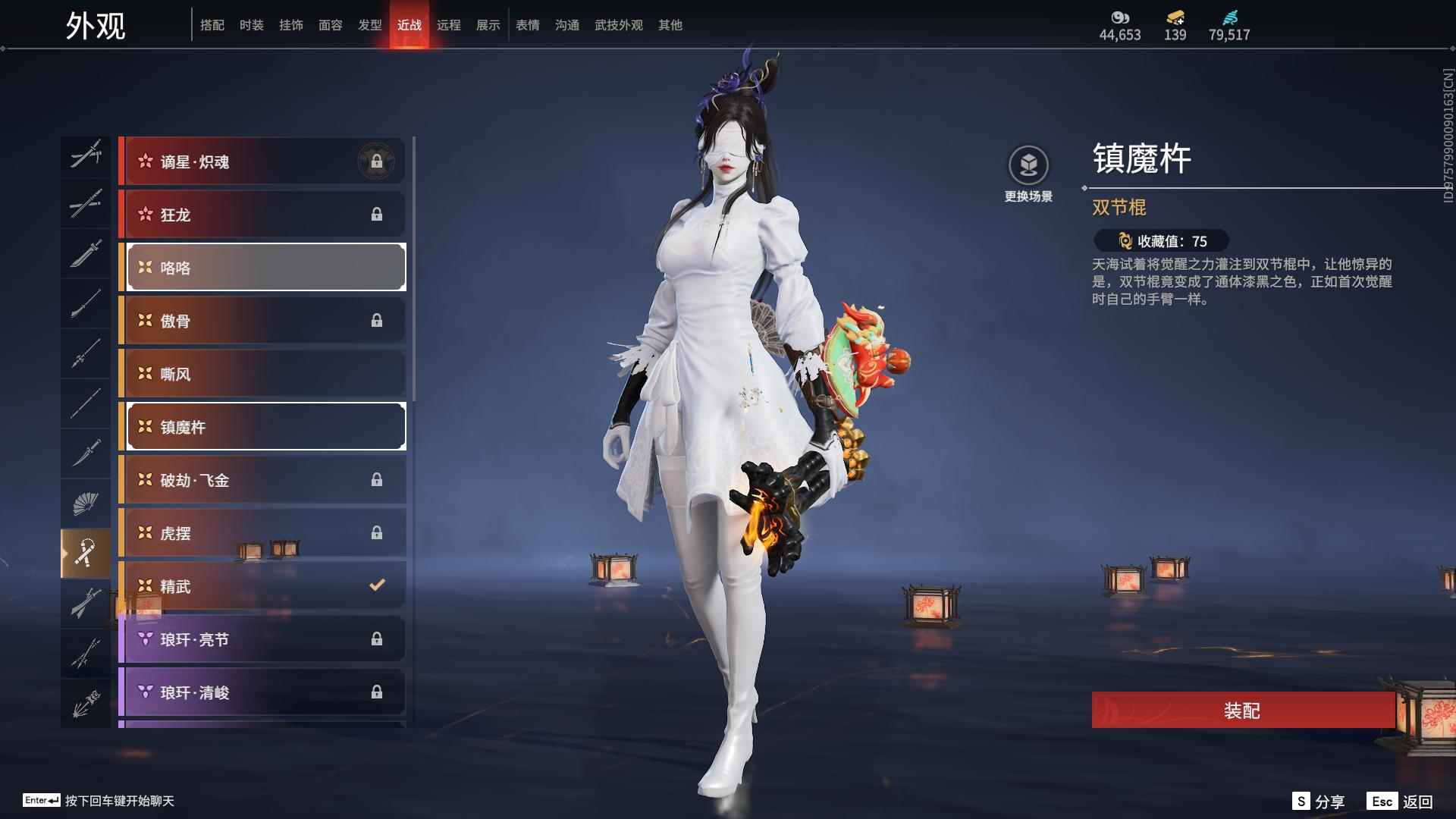Select the 镇魔杵 skin entry

click(263, 426)
